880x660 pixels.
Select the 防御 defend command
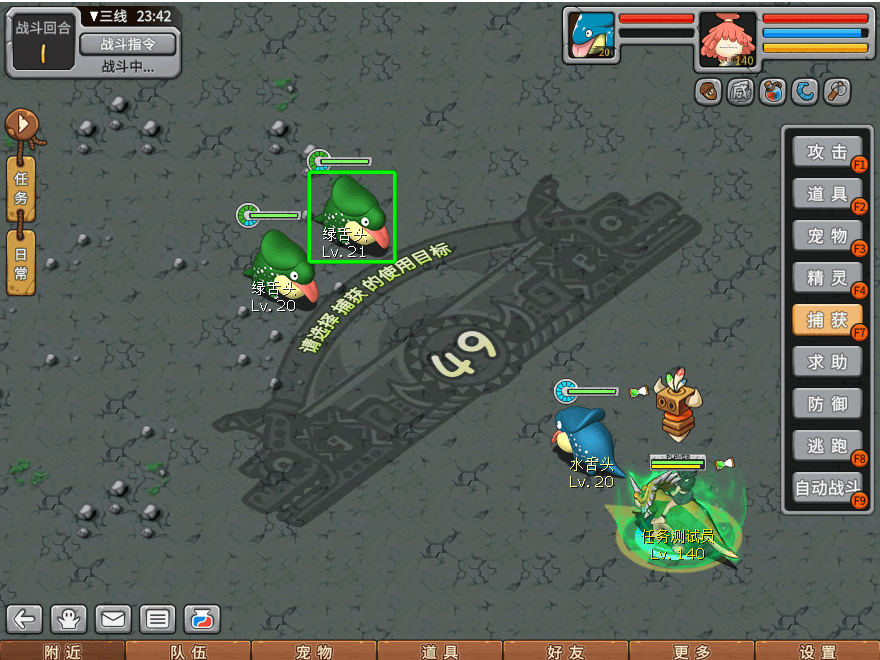point(826,404)
